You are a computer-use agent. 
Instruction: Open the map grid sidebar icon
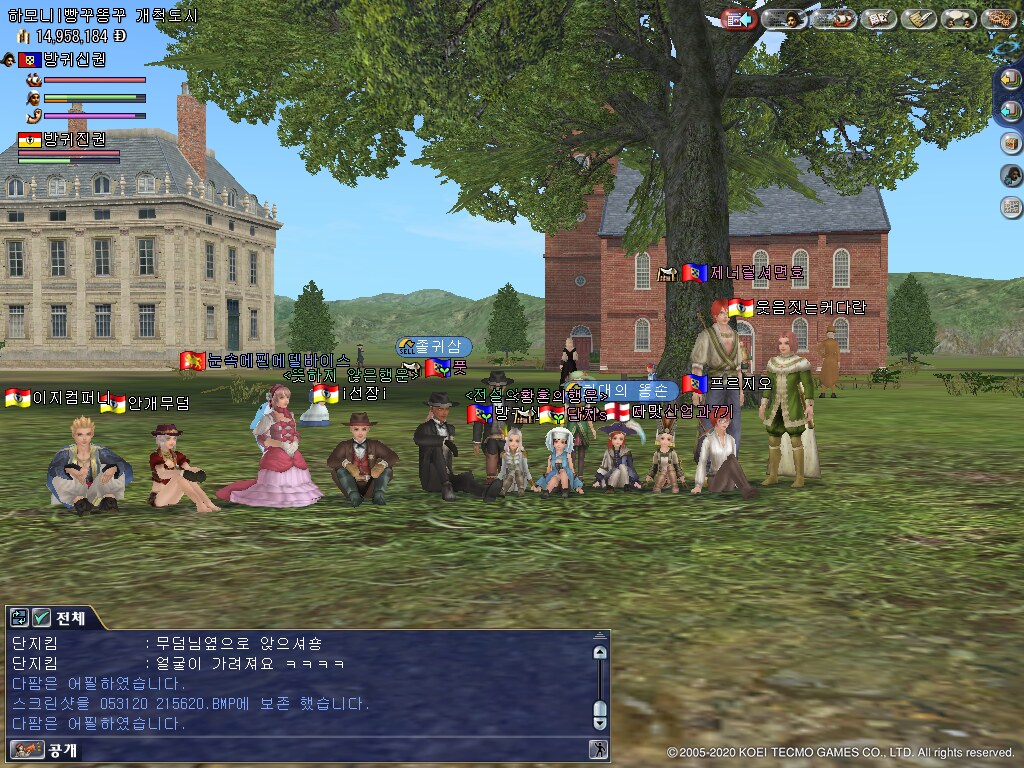[1011, 207]
